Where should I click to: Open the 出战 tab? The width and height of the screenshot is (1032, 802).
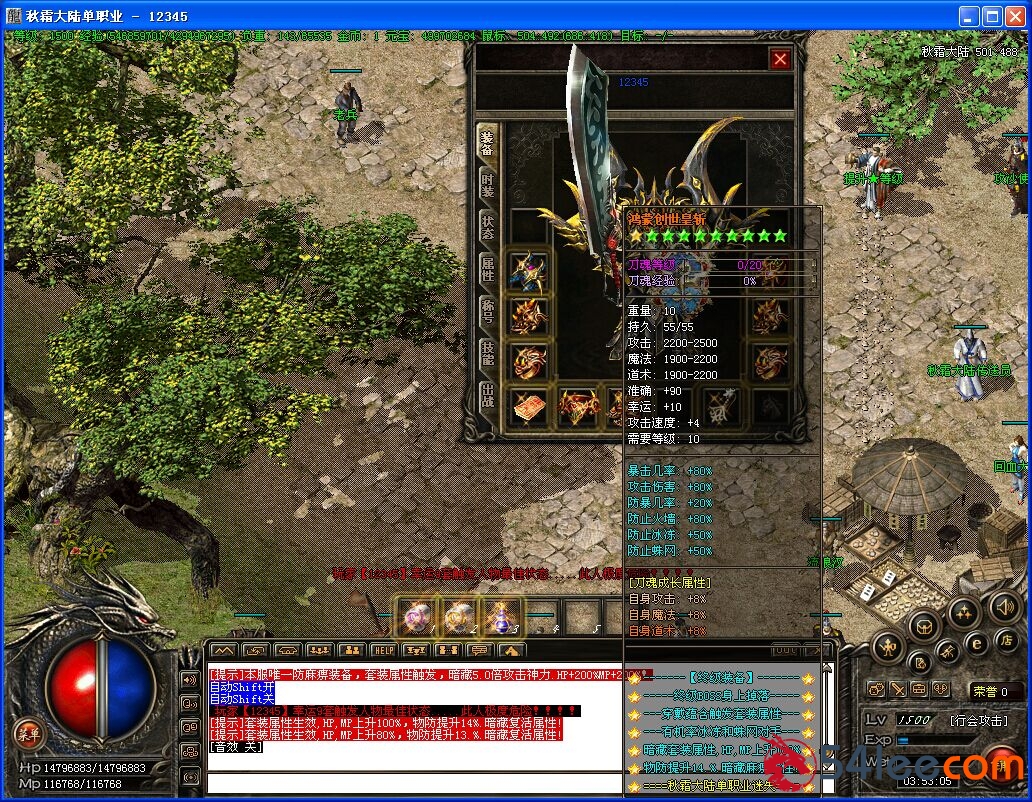point(487,393)
